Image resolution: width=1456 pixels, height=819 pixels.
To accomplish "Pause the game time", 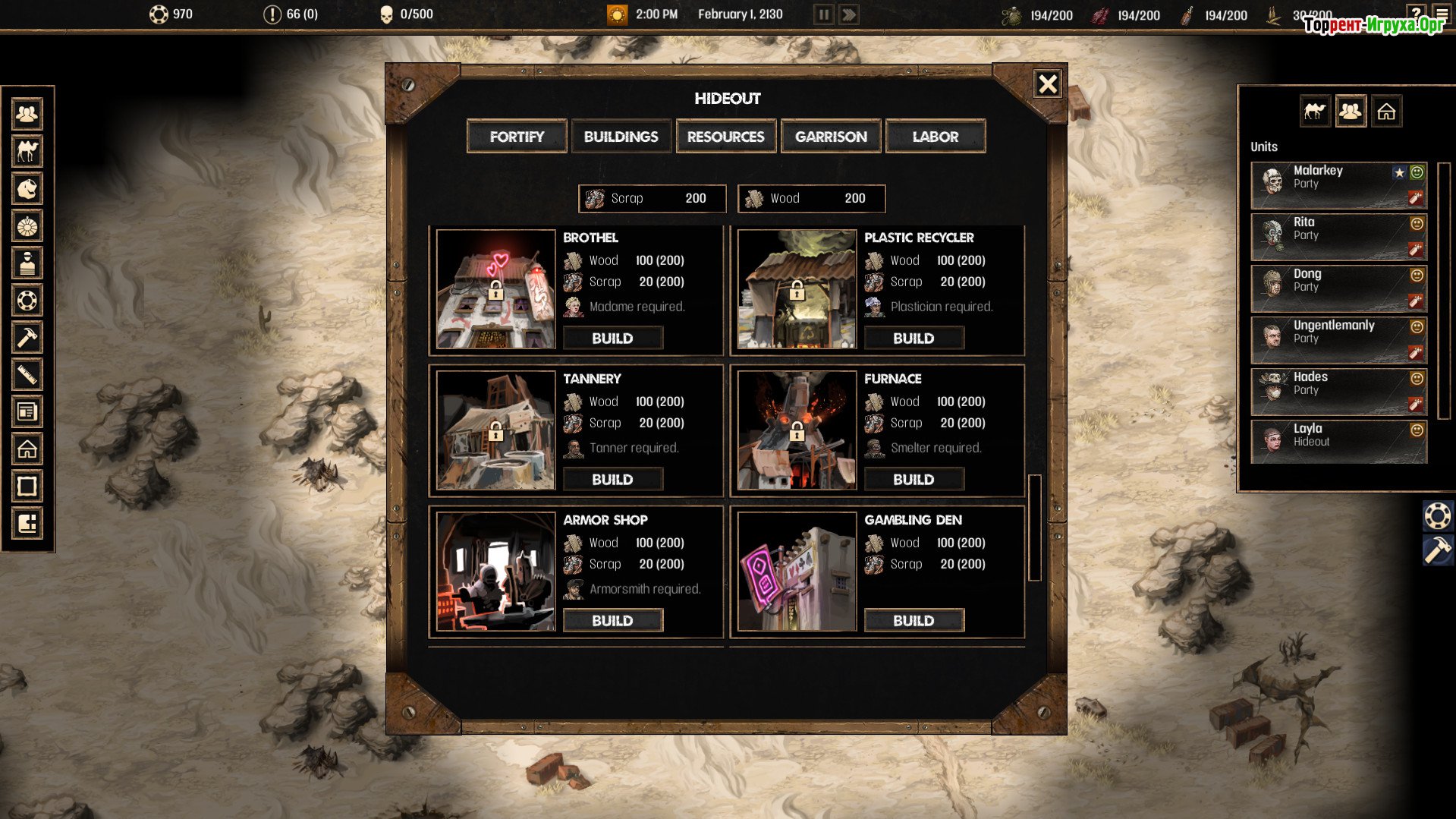I will (x=823, y=14).
